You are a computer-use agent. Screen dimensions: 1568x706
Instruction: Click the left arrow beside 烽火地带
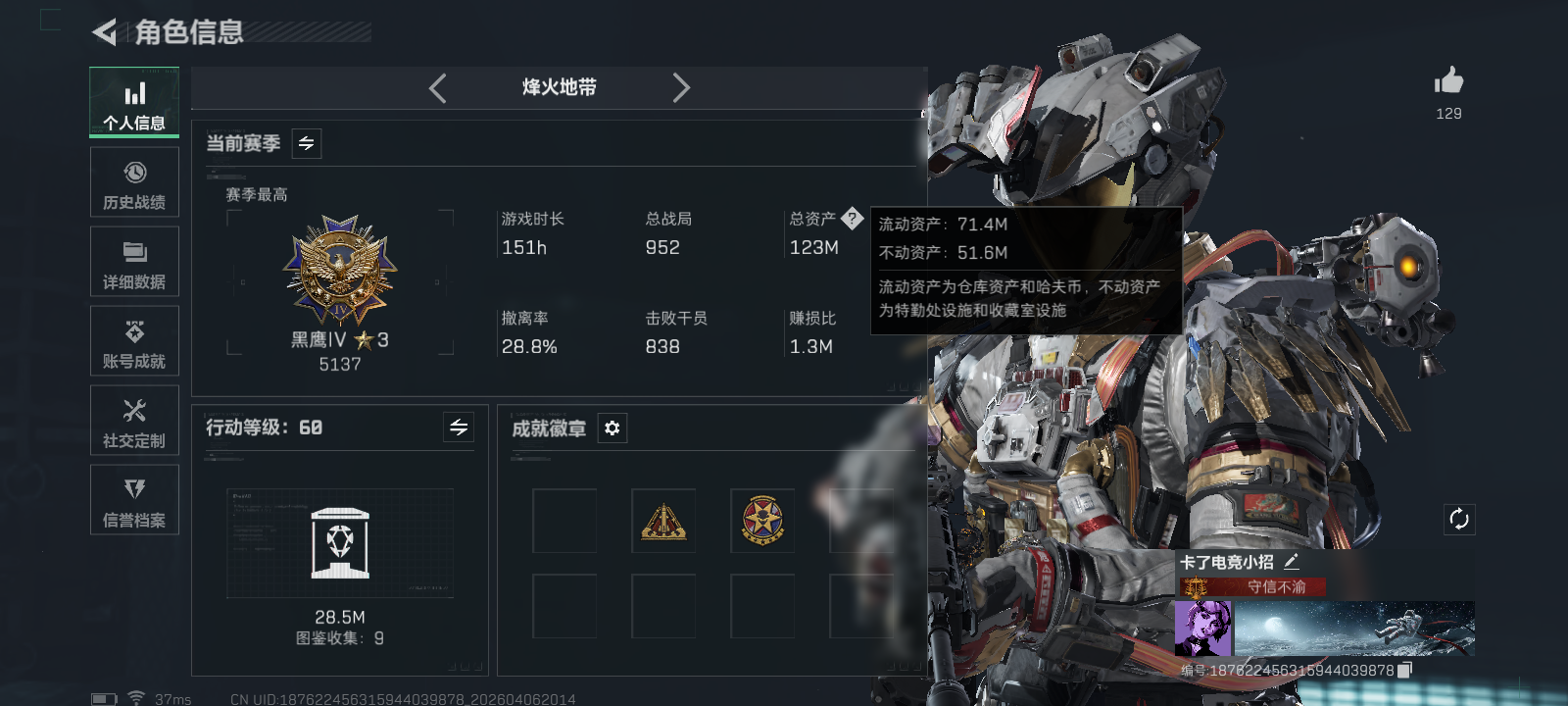coord(438,88)
